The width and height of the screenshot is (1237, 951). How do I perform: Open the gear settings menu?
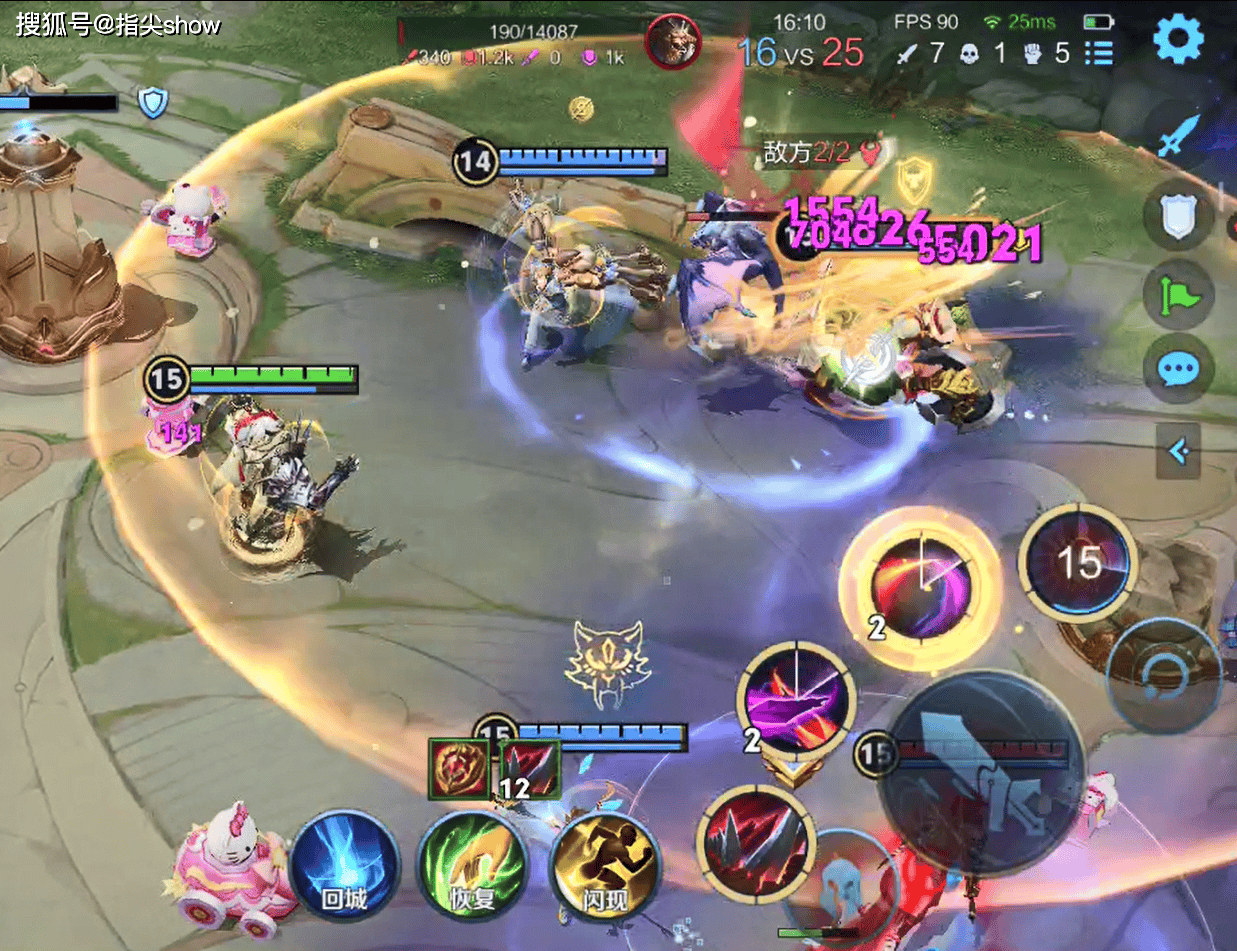pyautogui.click(x=1178, y=40)
